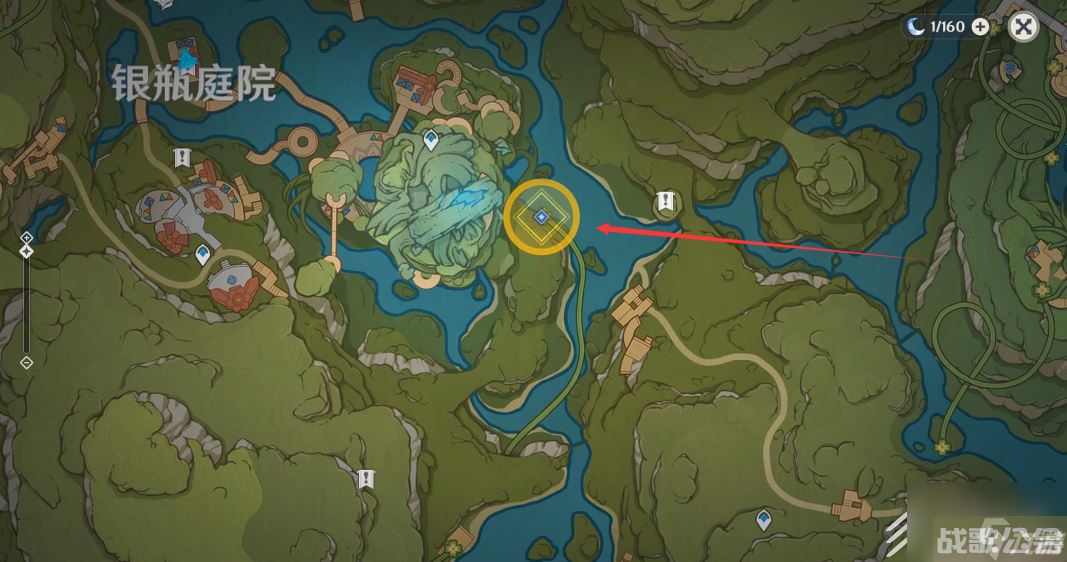
Task: Add resin with the plus button
Action: tap(980, 27)
